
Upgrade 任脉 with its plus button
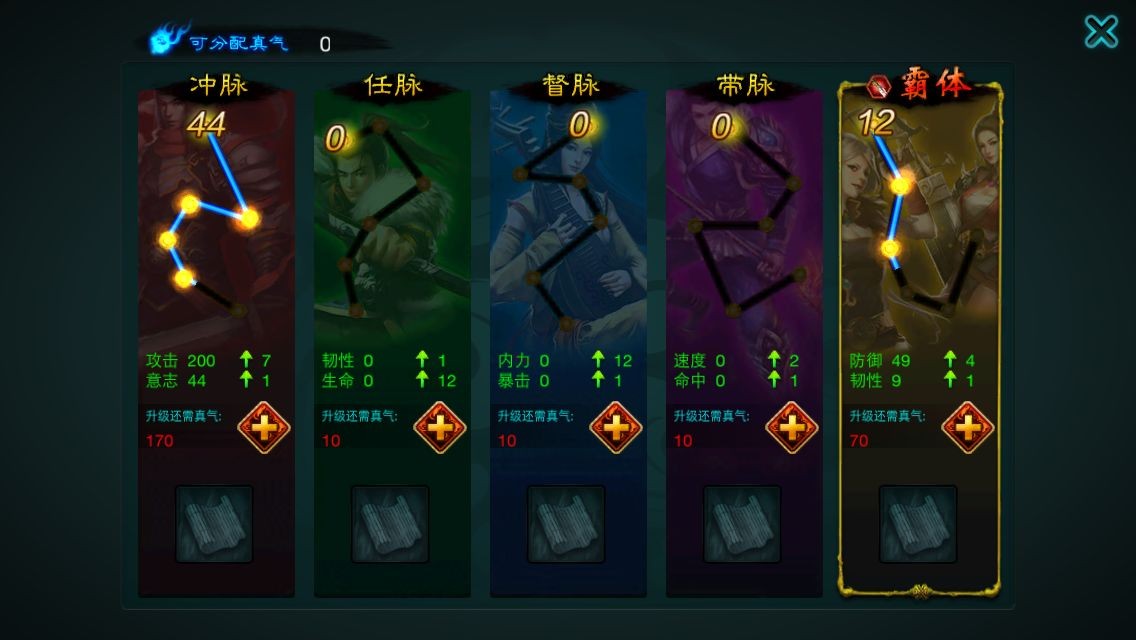point(440,428)
